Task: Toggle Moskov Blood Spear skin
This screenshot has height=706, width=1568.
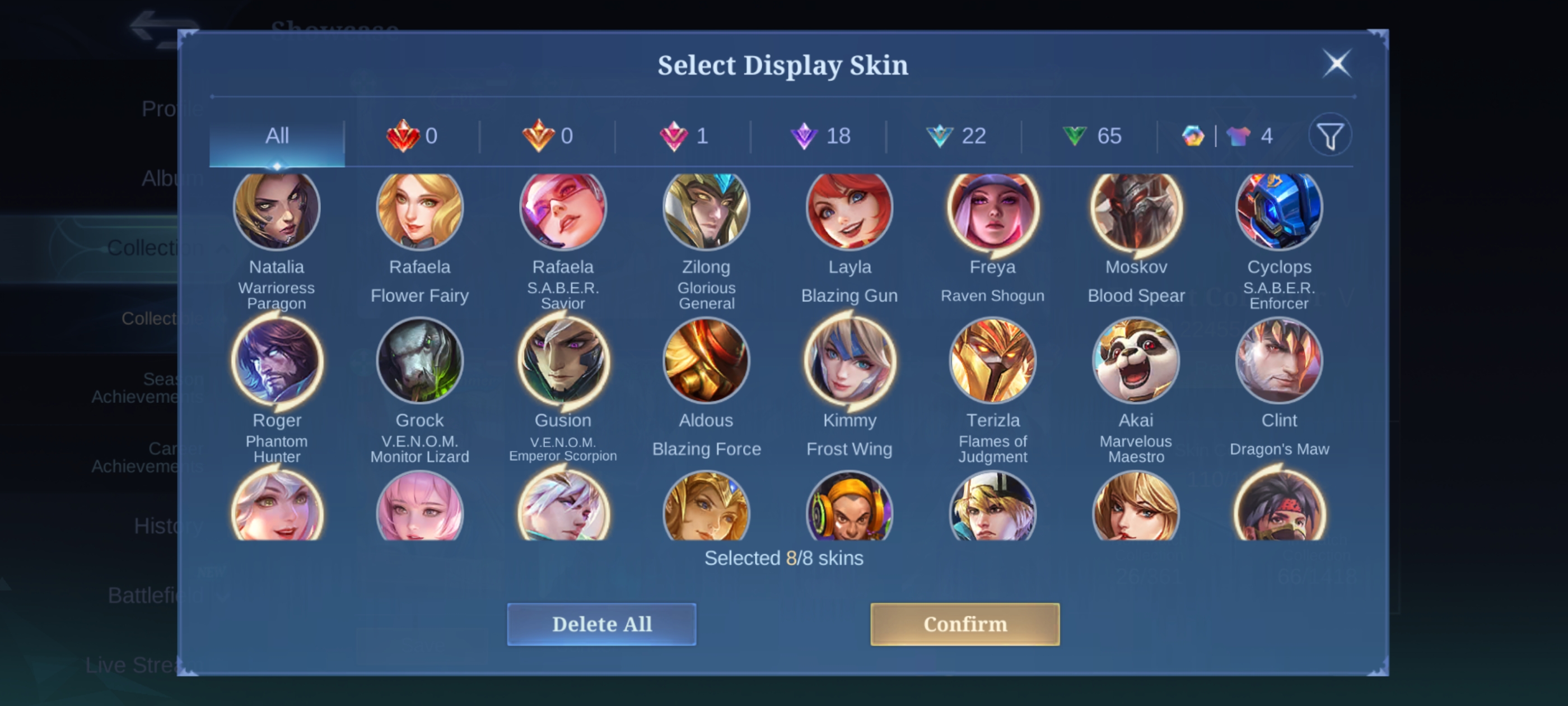Action: pos(1136,210)
